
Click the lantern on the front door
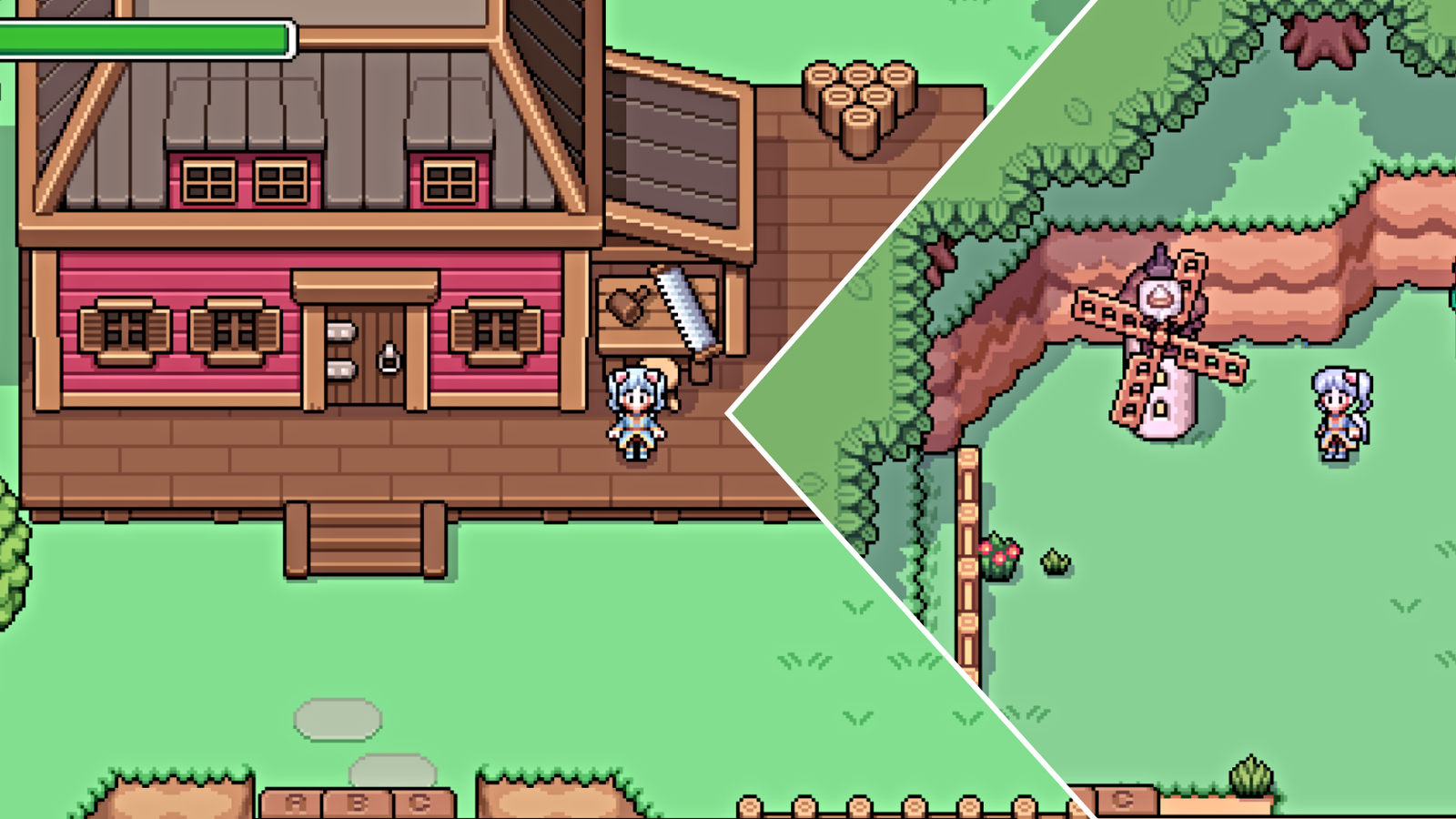tap(389, 357)
